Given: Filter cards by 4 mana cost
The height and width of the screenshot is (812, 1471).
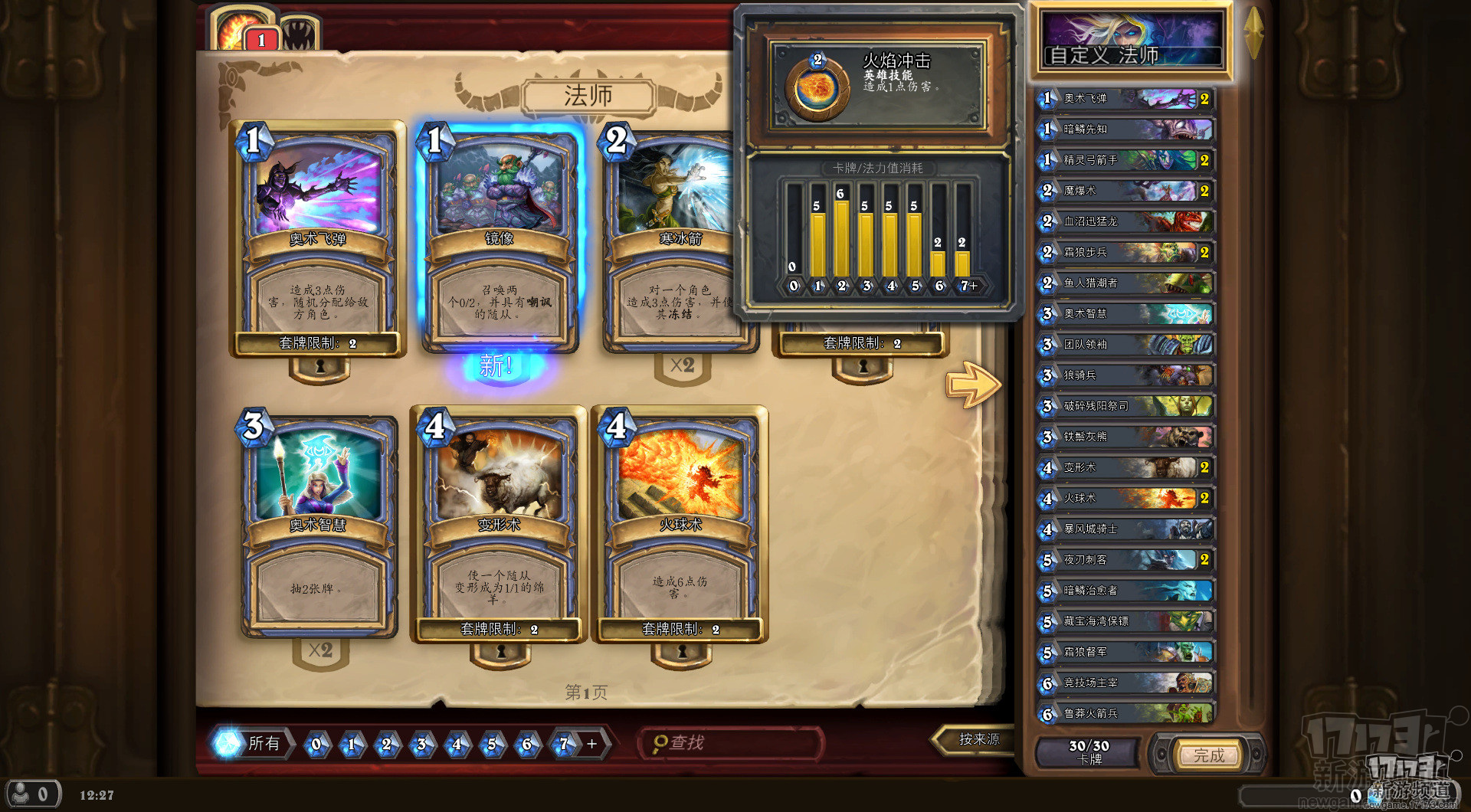Looking at the screenshot, I should (x=457, y=744).
